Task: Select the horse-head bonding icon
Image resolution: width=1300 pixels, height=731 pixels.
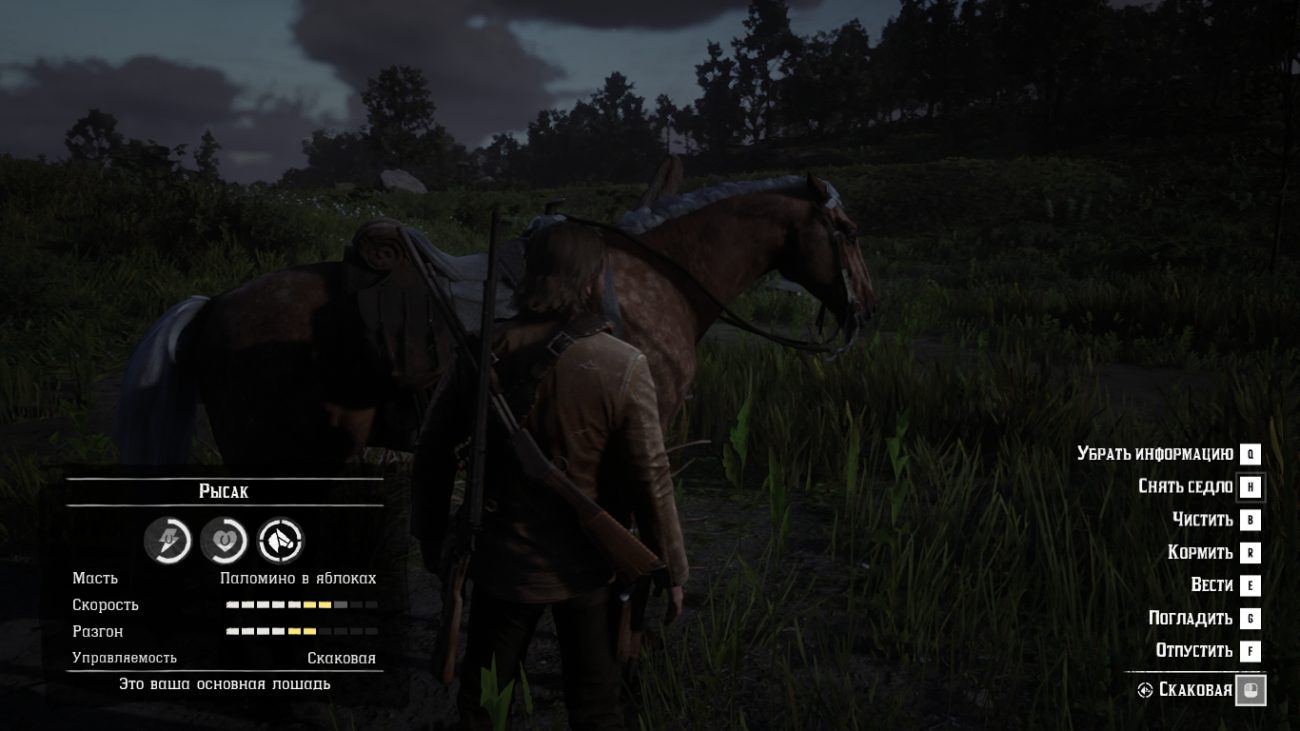Action: [281, 541]
